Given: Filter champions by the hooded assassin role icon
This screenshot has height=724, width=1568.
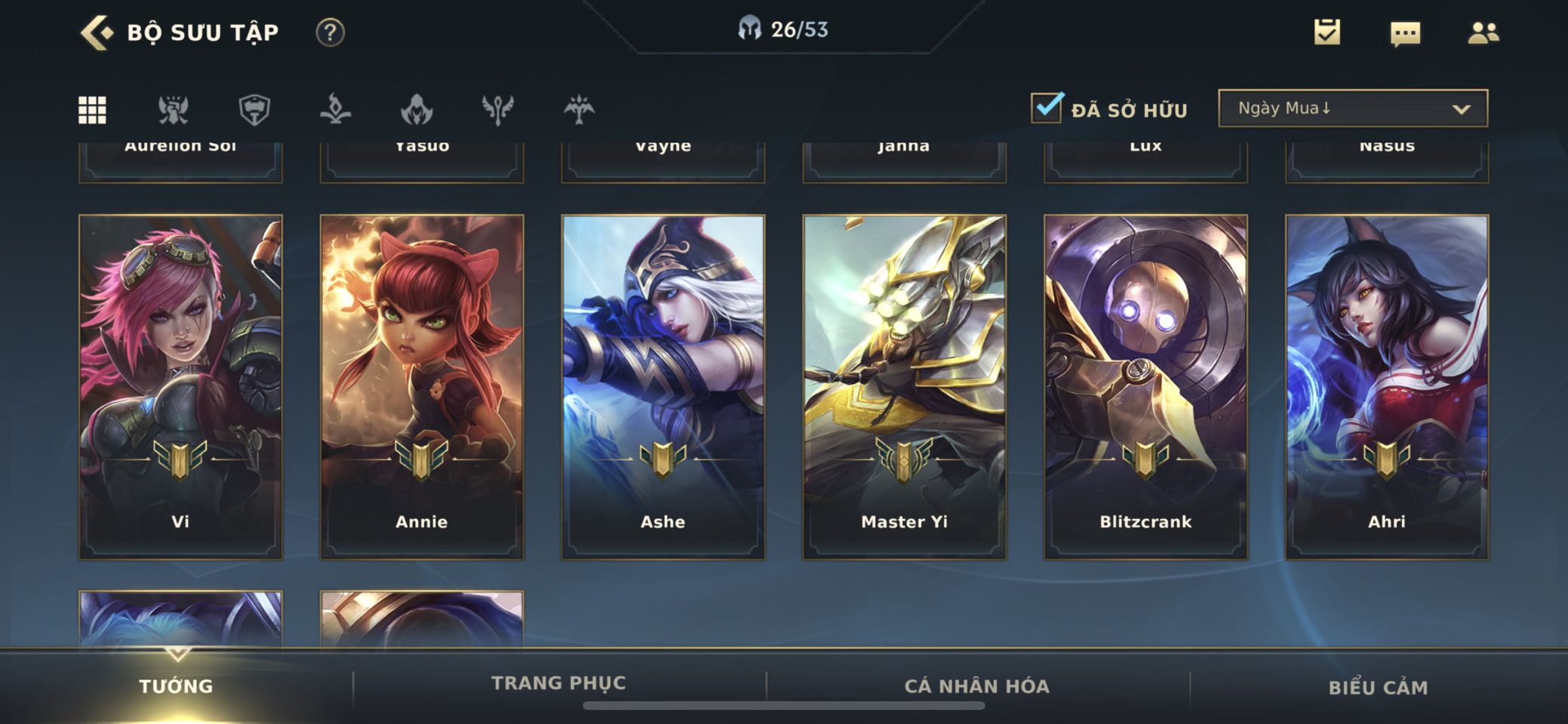Looking at the screenshot, I should [x=417, y=110].
